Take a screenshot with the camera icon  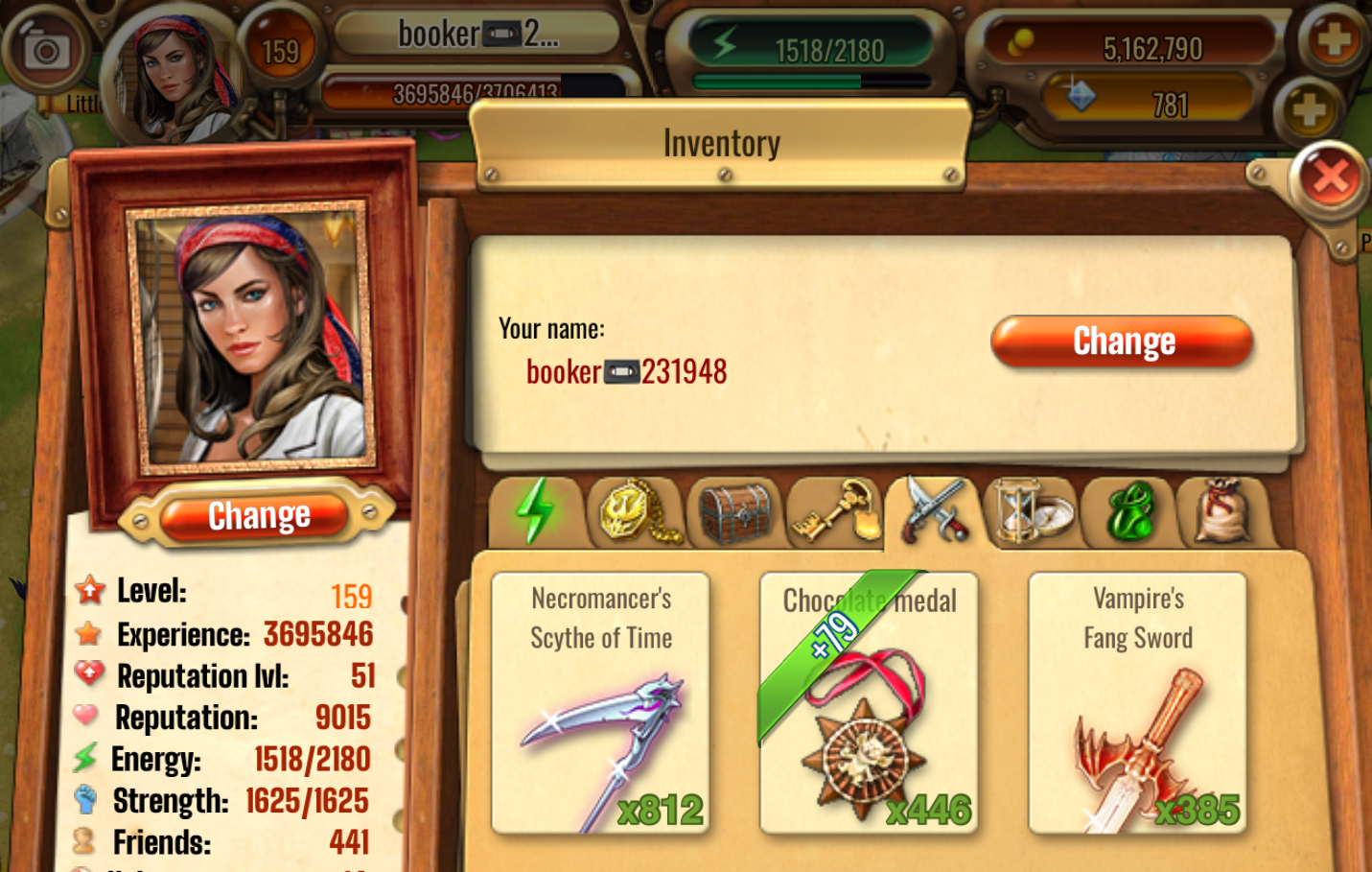tap(45, 50)
